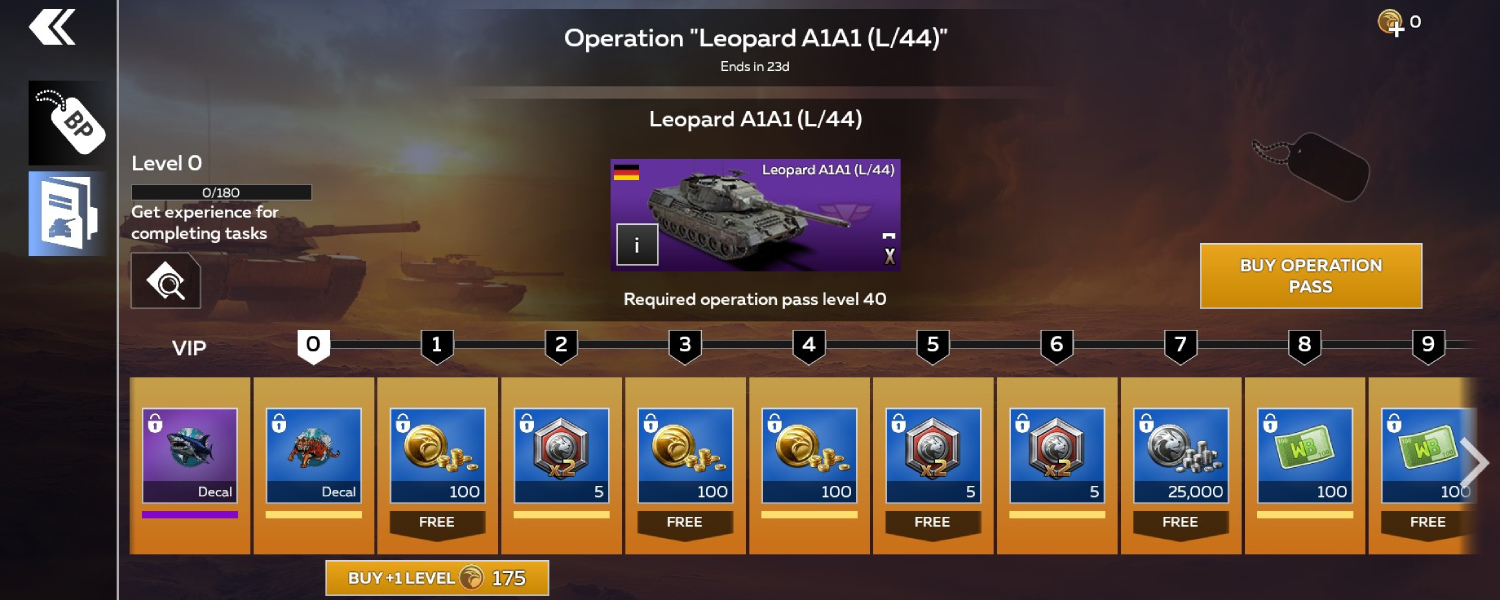
Task: Buy +1 level for 175 gold
Action: (x=437, y=578)
